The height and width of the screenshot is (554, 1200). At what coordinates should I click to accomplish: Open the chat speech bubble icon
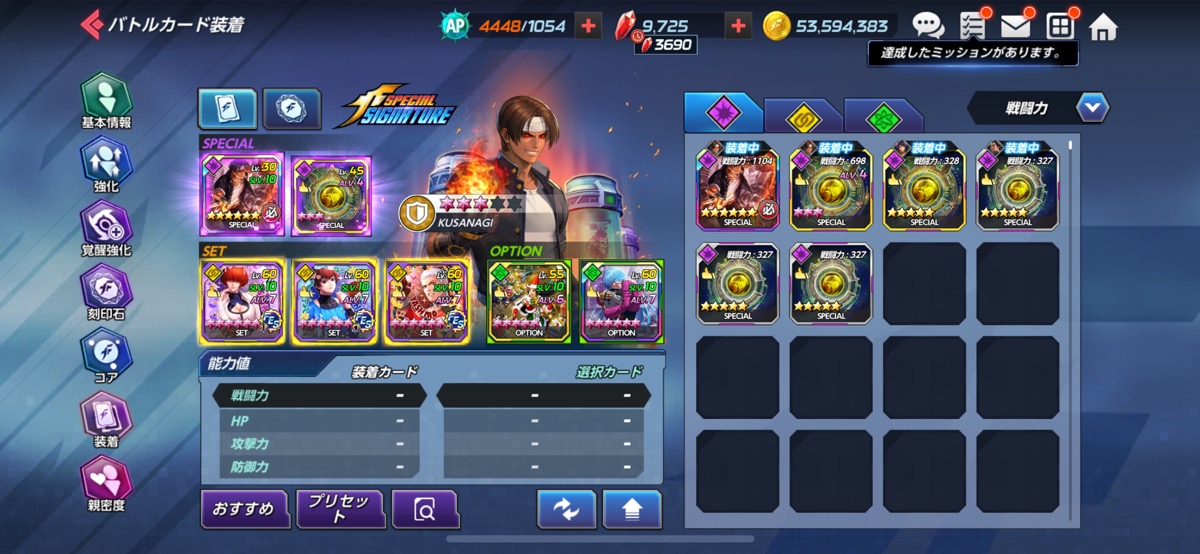point(928,26)
